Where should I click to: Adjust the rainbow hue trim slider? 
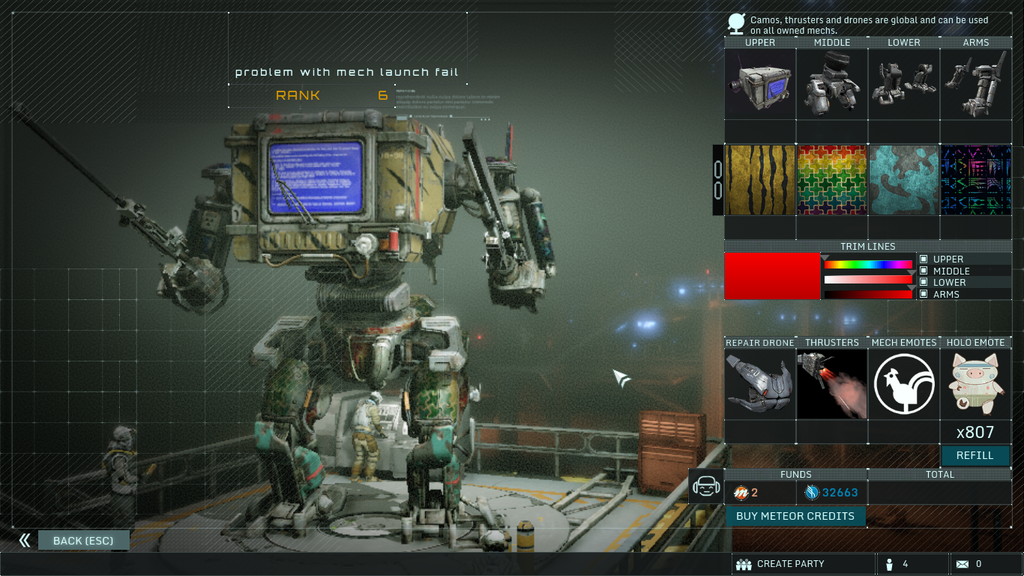click(x=867, y=265)
